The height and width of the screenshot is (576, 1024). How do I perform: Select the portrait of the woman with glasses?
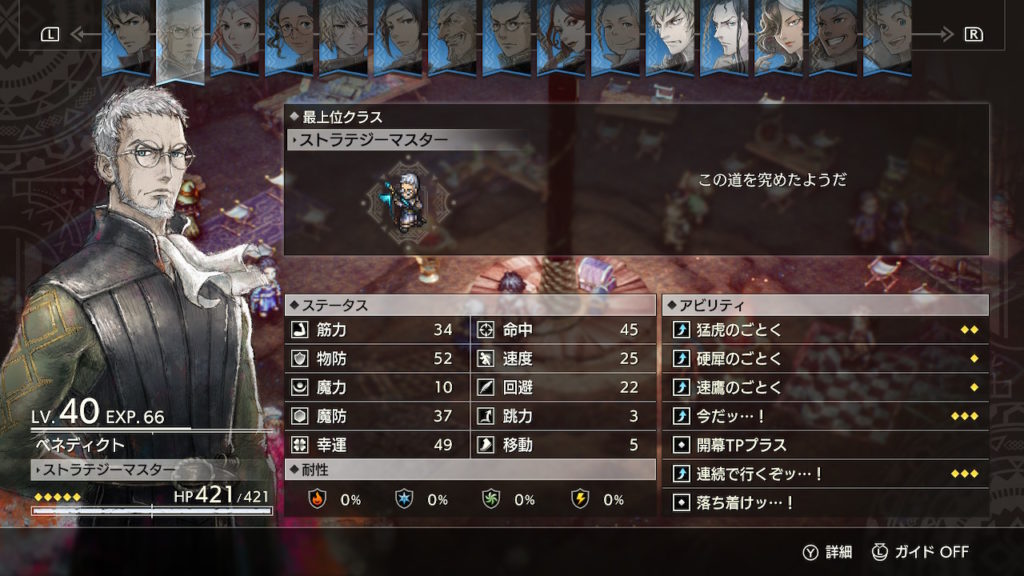(289, 38)
